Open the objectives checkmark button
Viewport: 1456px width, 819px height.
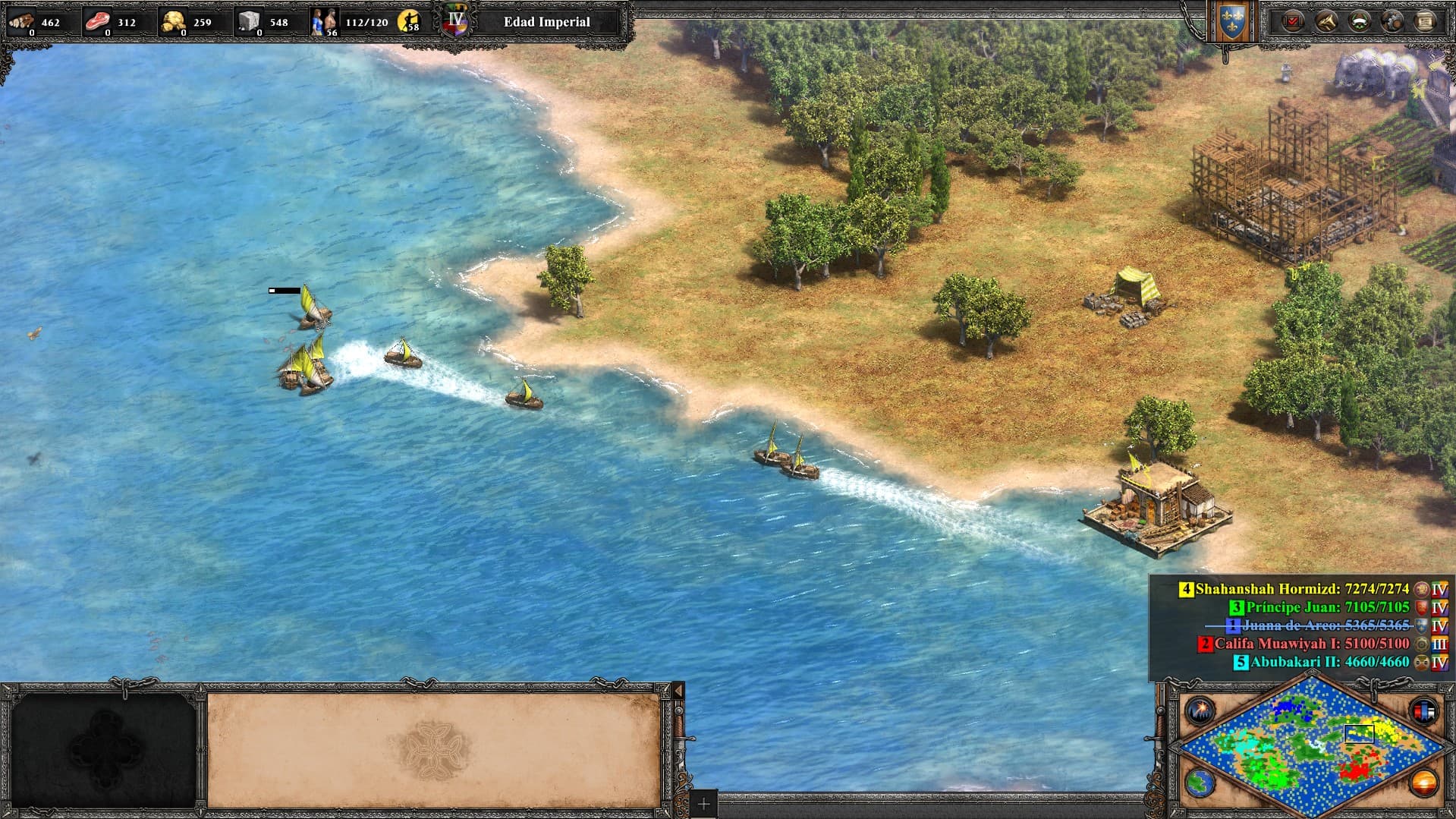tap(1293, 21)
